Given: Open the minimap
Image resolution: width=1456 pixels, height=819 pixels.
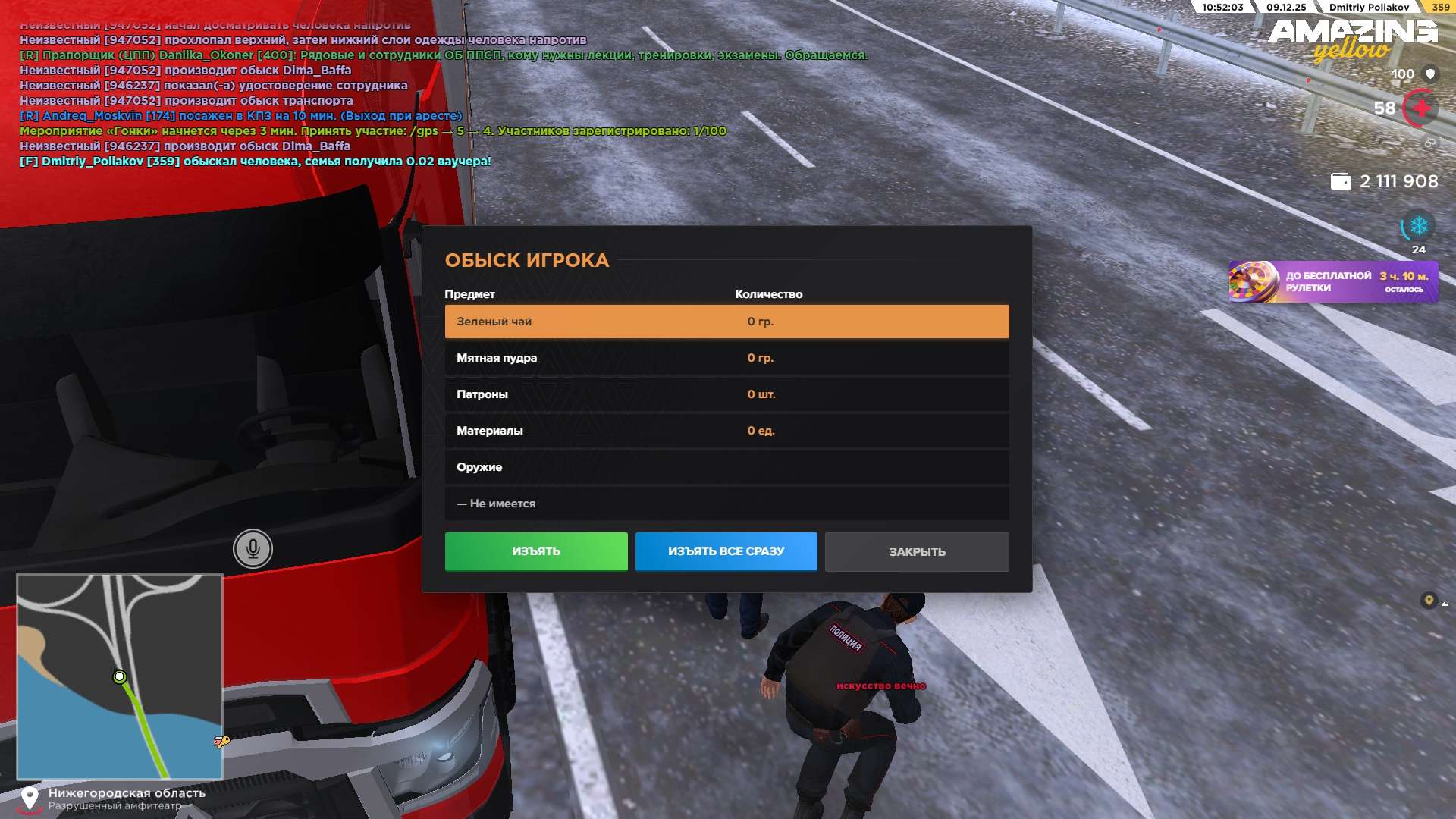Looking at the screenshot, I should (x=120, y=676).
